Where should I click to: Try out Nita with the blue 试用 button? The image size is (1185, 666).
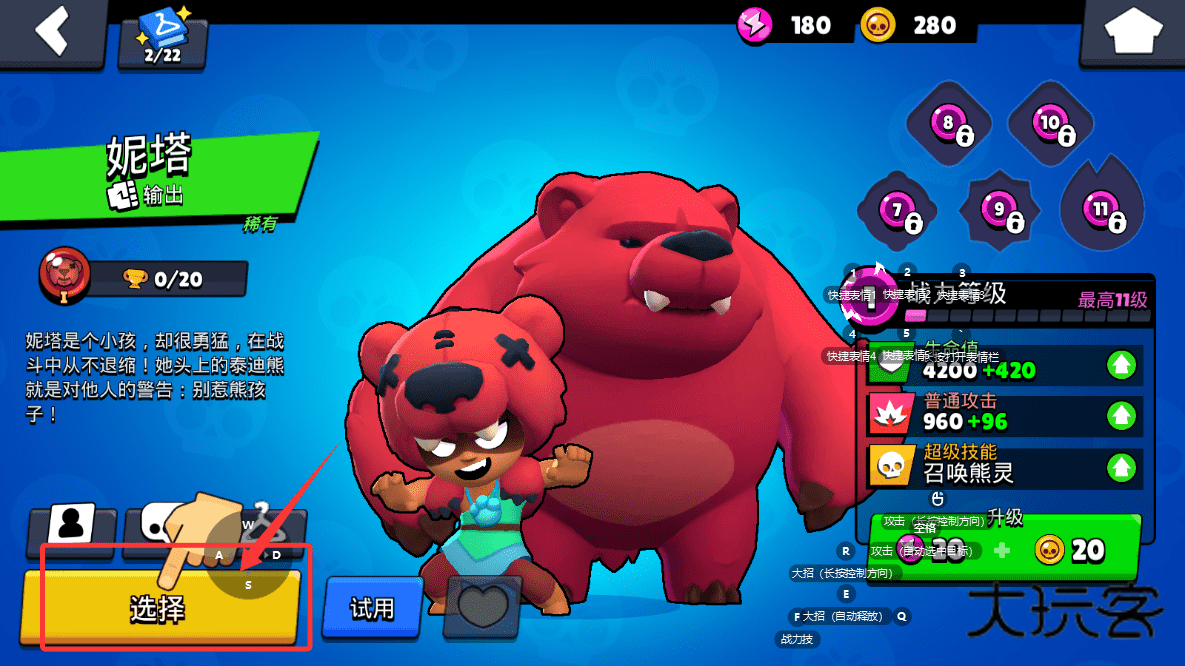click(372, 607)
